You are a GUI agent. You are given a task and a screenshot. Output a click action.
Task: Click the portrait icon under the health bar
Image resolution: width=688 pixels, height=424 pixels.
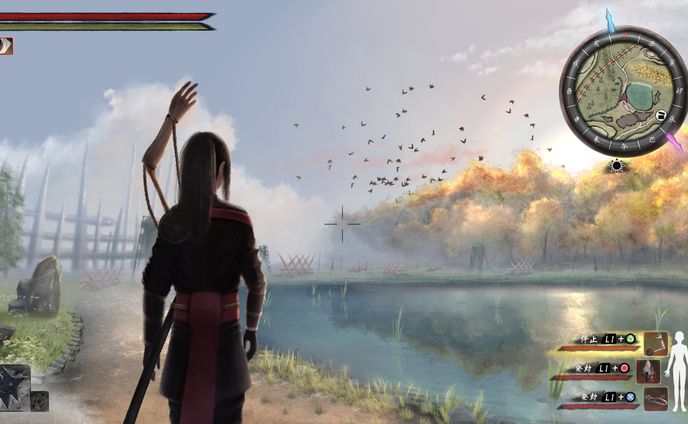pos(6,45)
